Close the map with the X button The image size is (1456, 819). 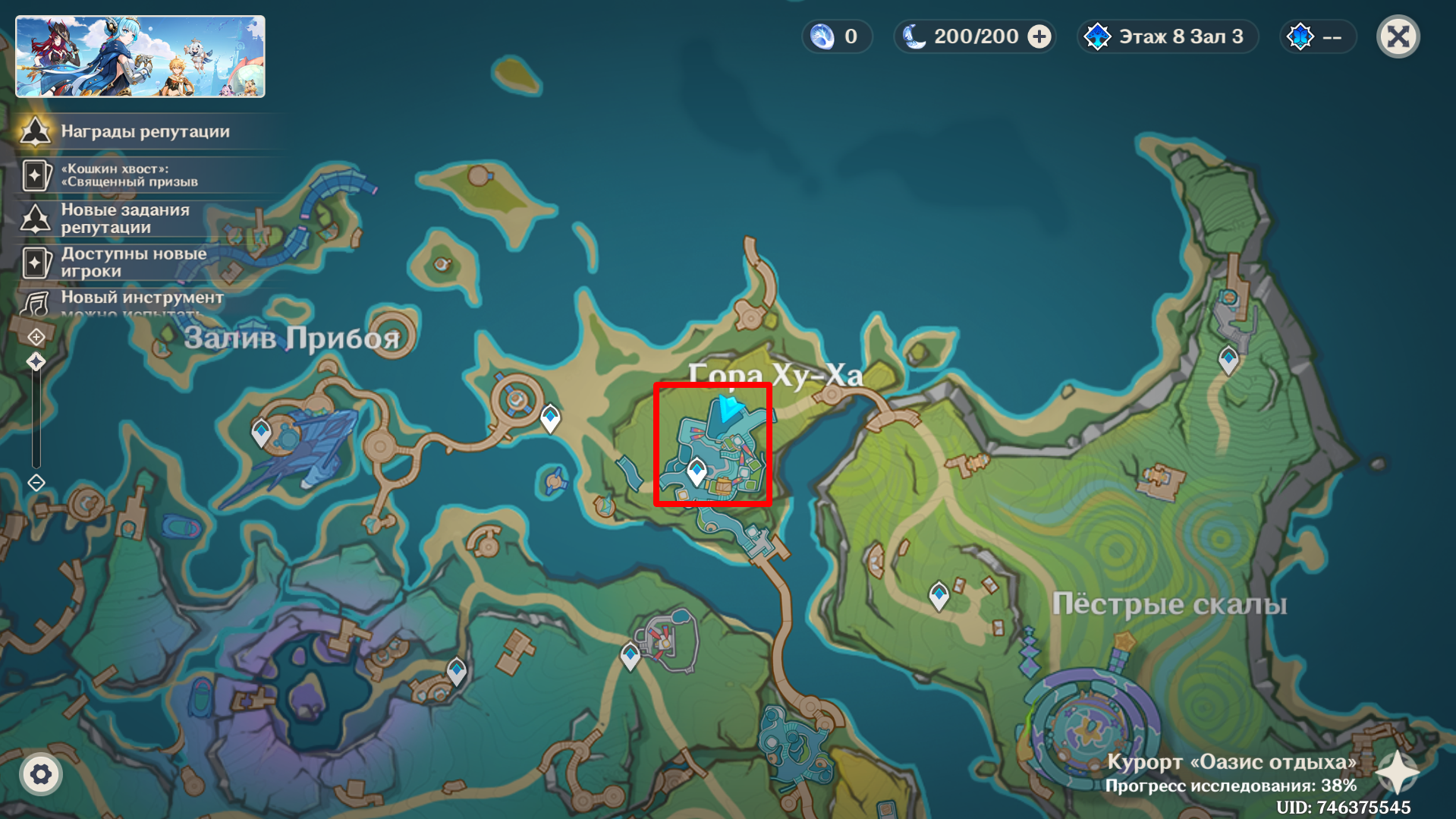[x=1398, y=36]
